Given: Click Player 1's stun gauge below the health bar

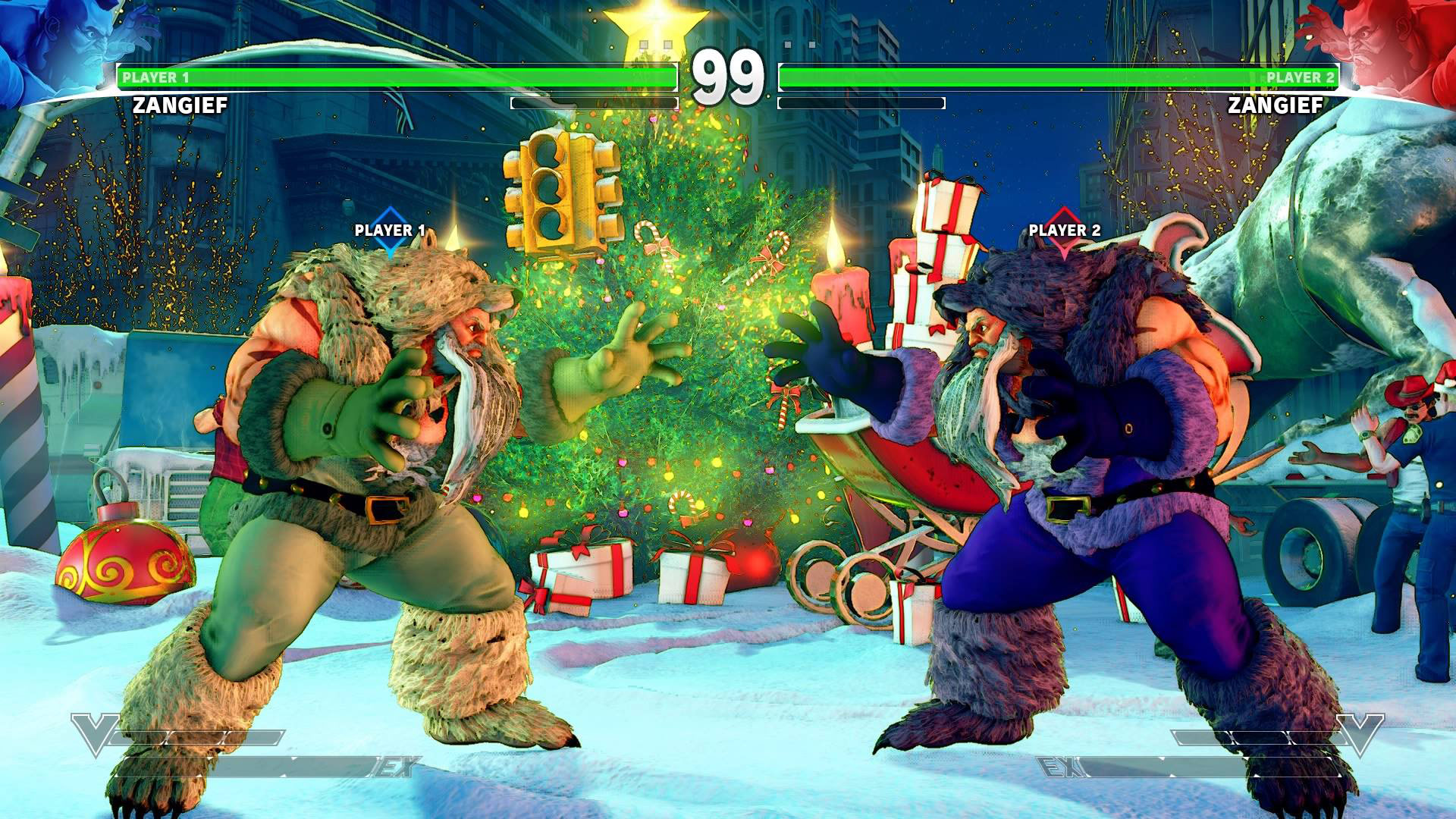Looking at the screenshot, I should click(x=591, y=102).
